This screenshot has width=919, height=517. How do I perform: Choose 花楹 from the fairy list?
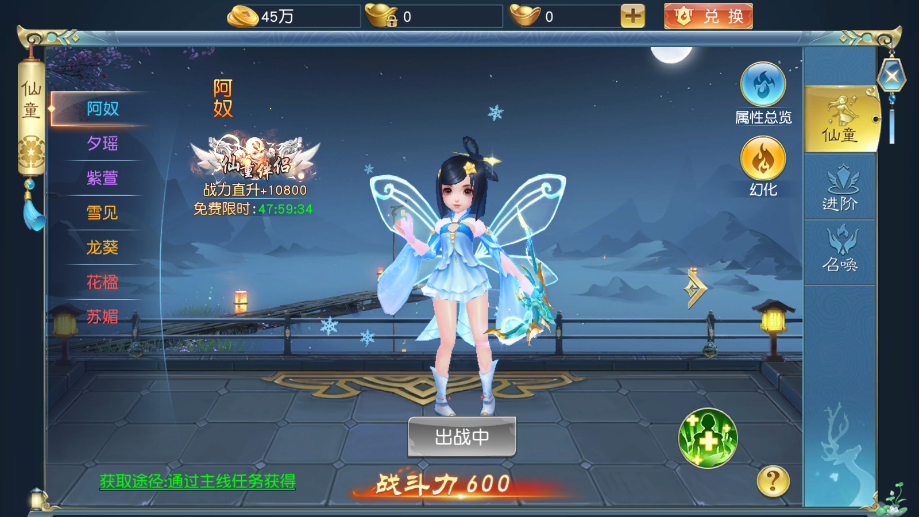(102, 282)
